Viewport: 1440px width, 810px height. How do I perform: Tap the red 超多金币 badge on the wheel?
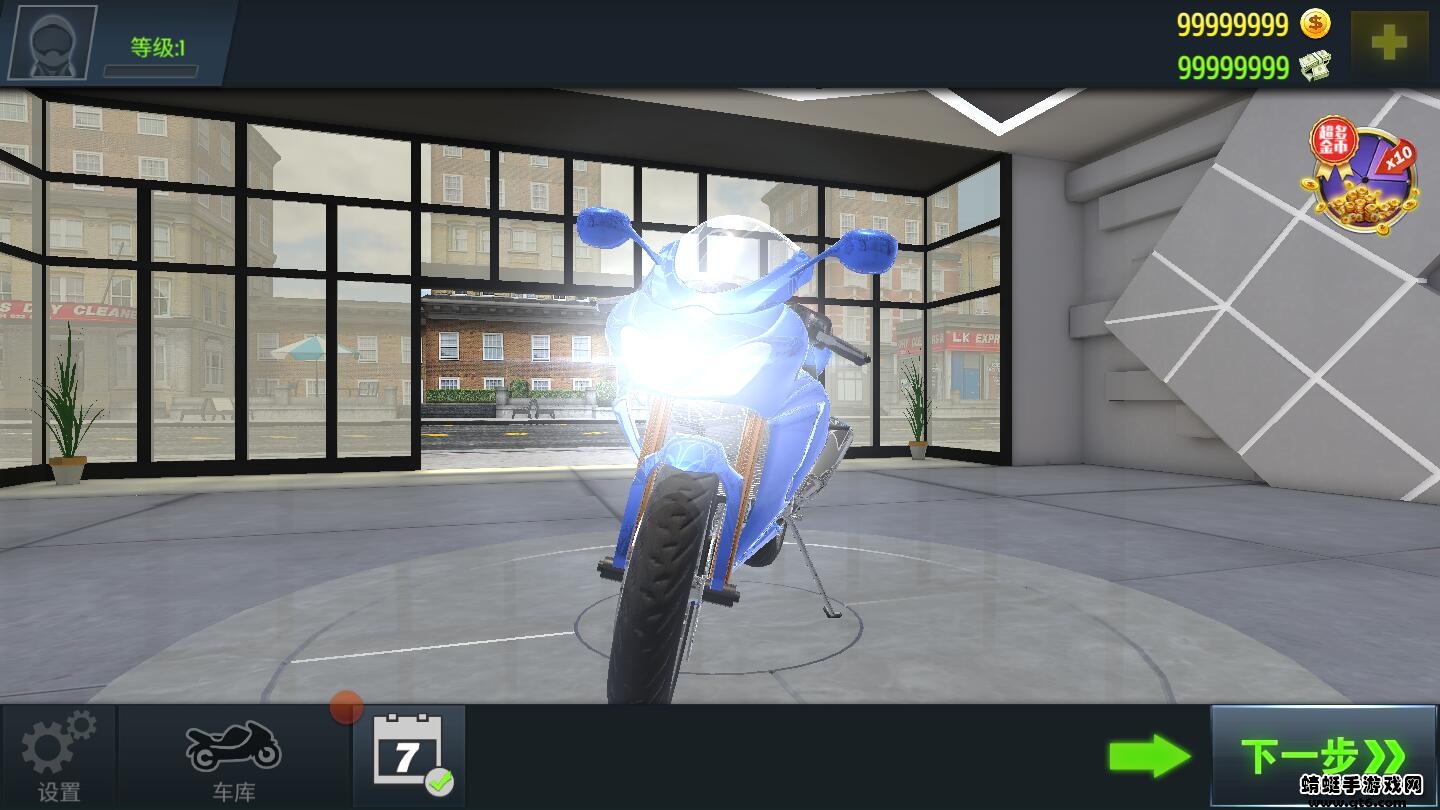(1334, 140)
